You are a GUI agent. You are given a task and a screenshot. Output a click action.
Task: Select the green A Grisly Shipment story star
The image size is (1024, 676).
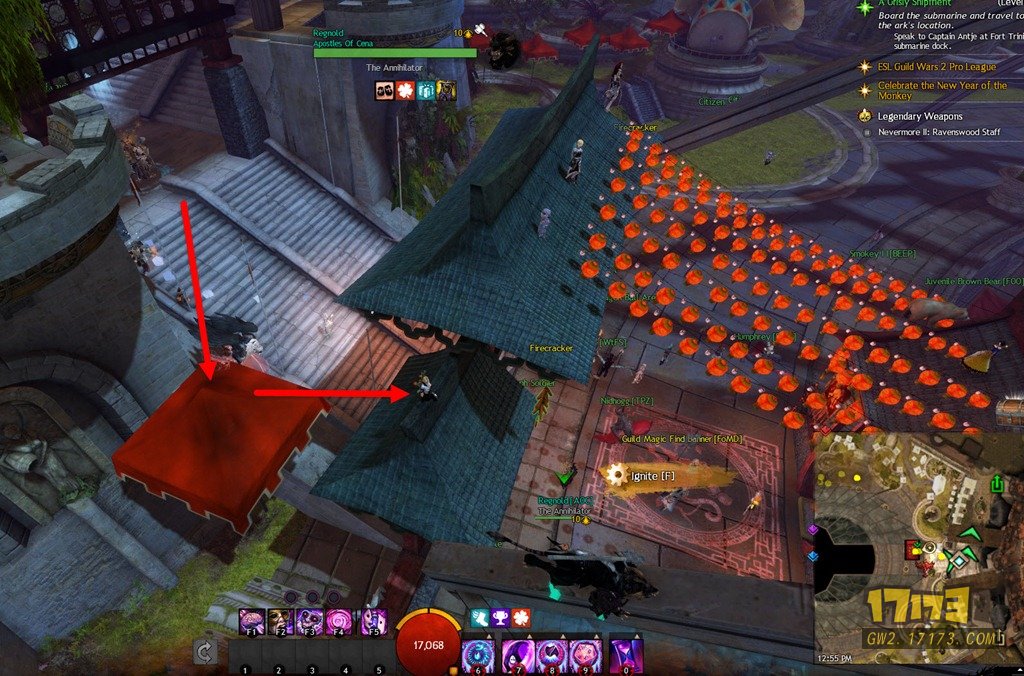click(866, 6)
